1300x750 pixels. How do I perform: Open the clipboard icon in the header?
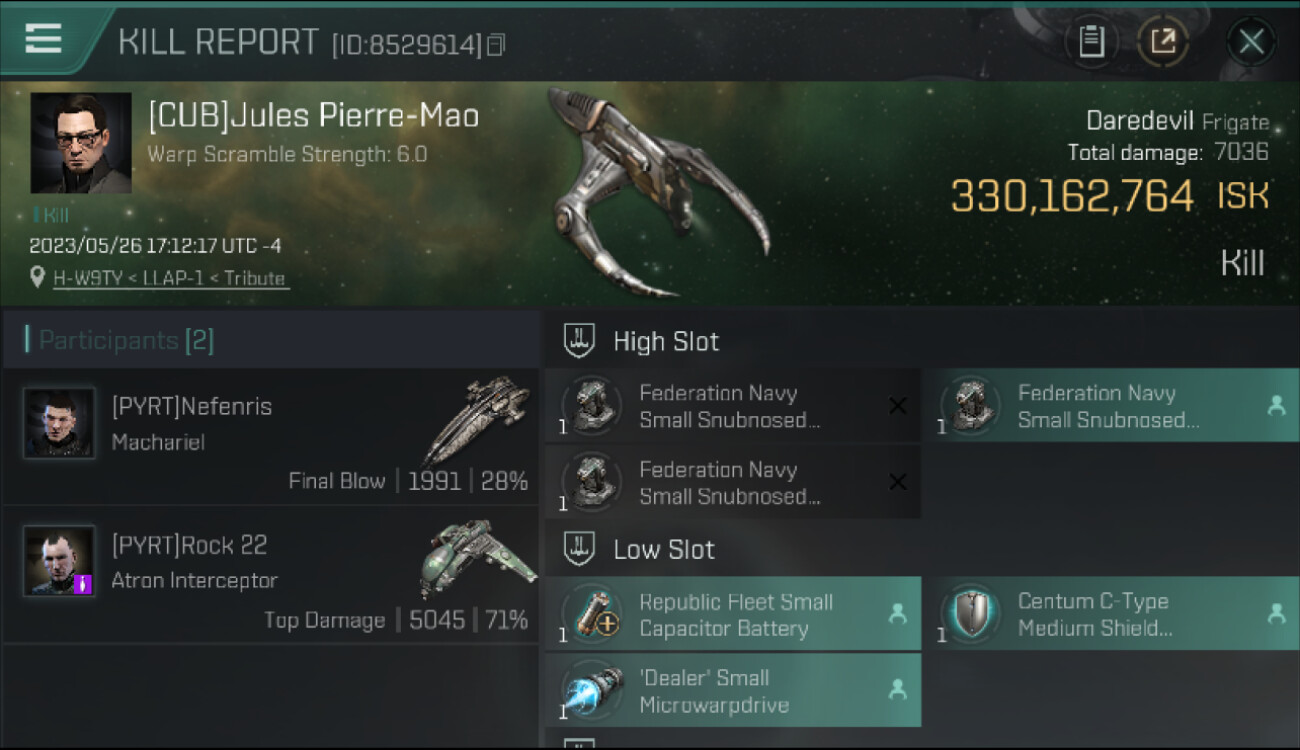(1091, 42)
